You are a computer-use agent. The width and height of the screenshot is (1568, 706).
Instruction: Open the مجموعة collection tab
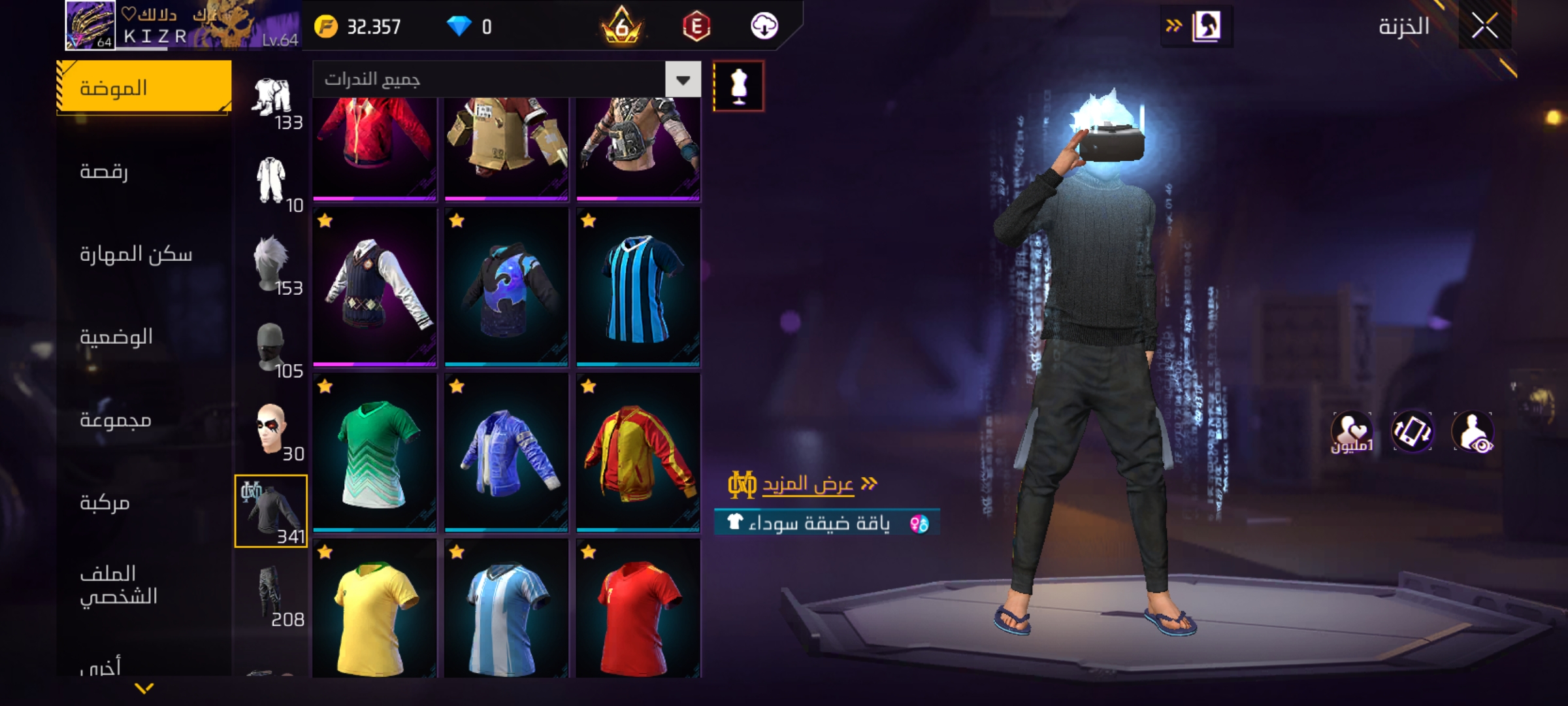point(116,420)
